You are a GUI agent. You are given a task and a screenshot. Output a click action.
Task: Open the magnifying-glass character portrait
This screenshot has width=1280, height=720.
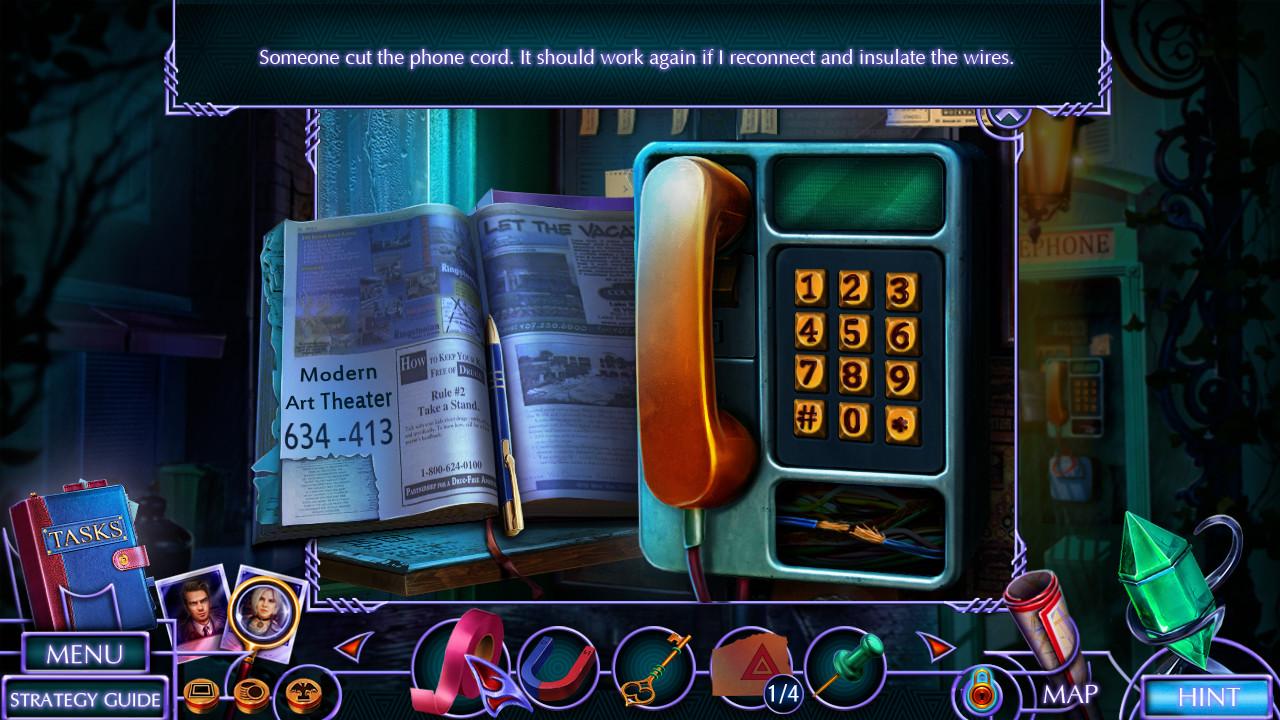tap(265, 612)
